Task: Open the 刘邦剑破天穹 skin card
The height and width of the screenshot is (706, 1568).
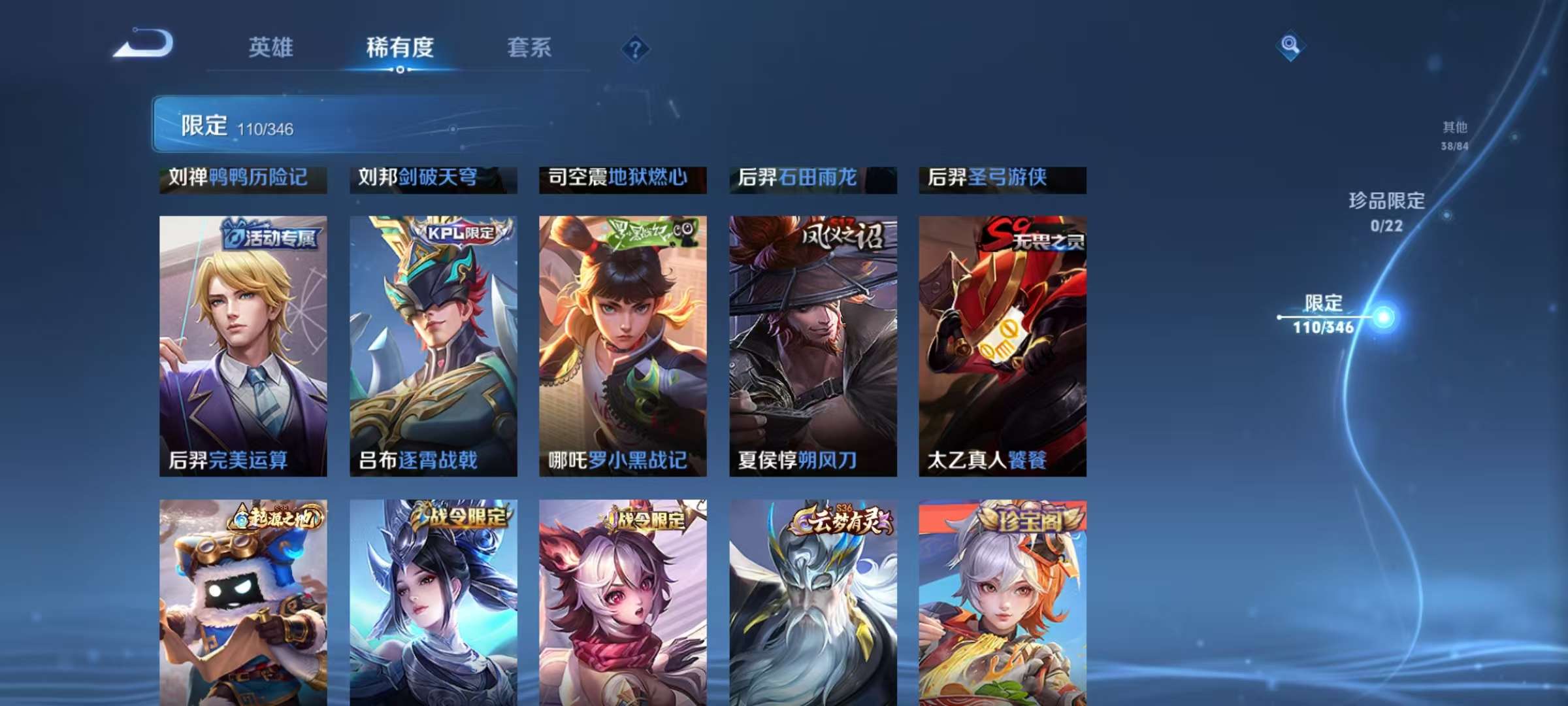Action: coord(433,180)
